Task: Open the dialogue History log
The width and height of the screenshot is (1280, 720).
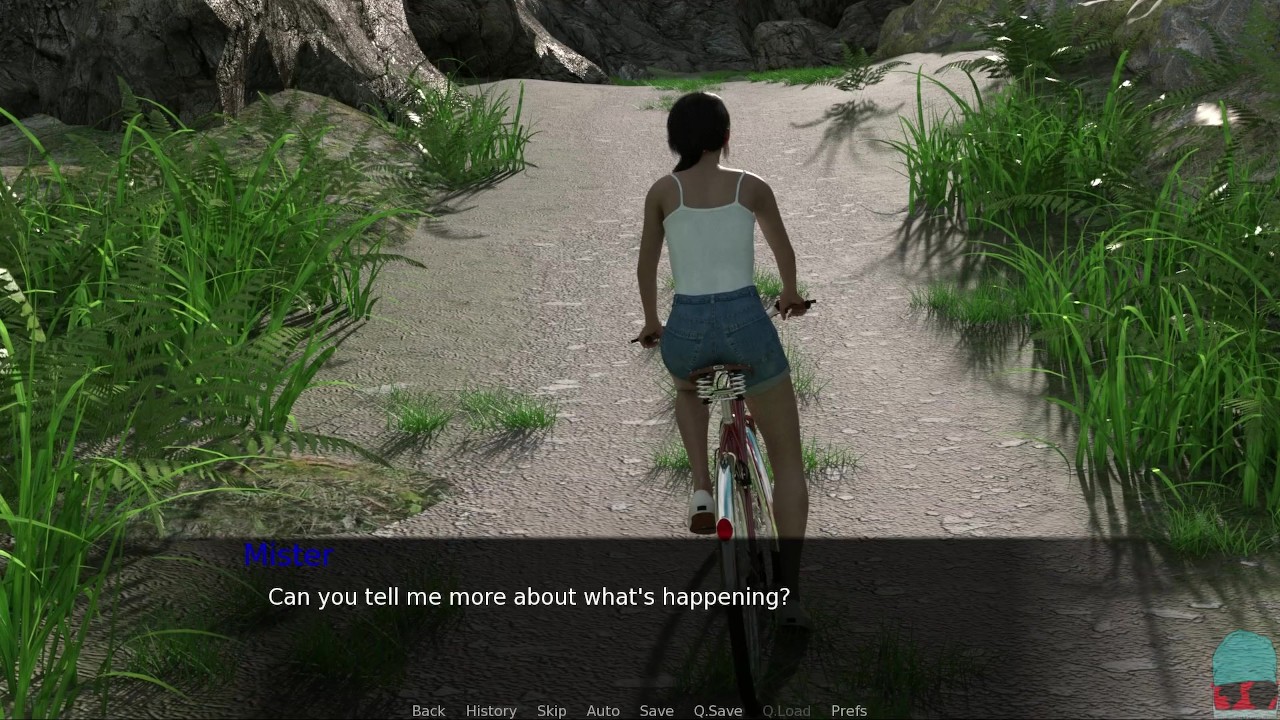Action: click(x=491, y=710)
